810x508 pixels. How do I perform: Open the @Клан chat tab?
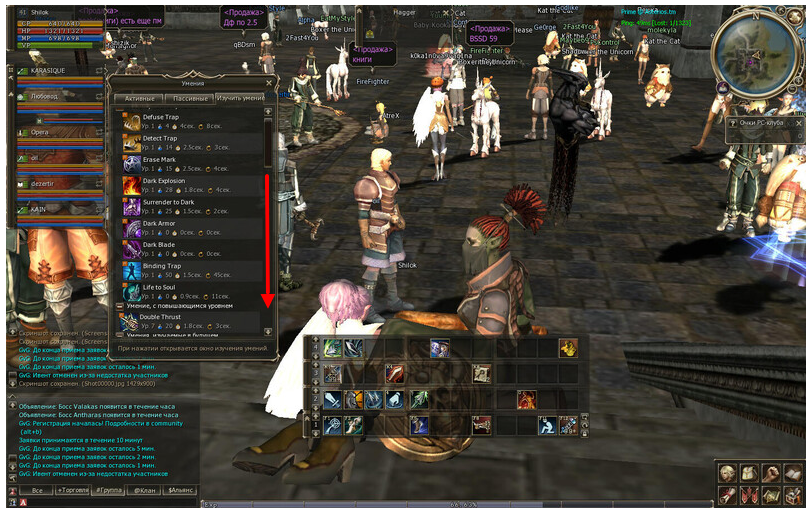[144, 491]
